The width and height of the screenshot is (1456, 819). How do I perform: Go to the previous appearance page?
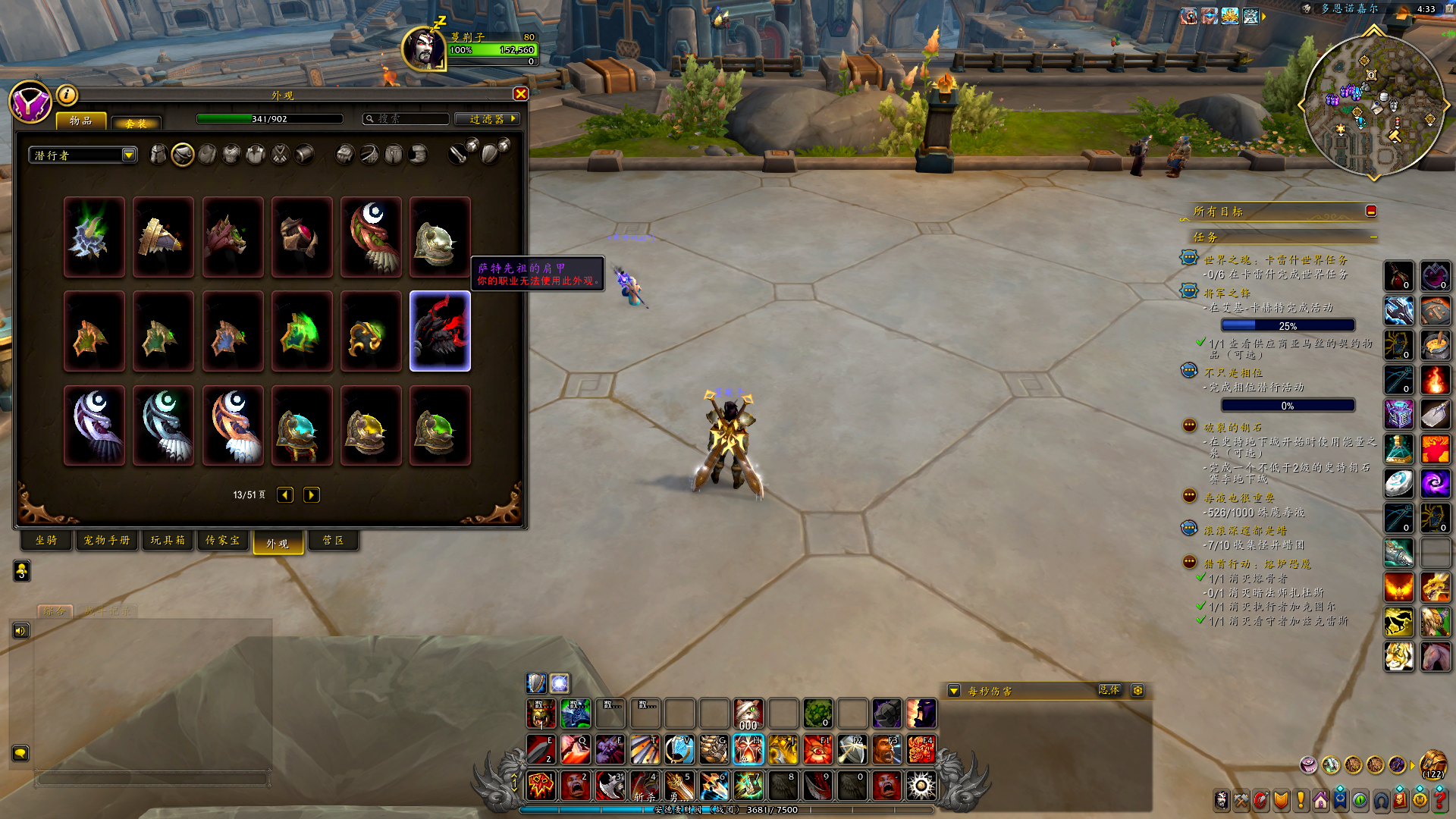click(285, 495)
